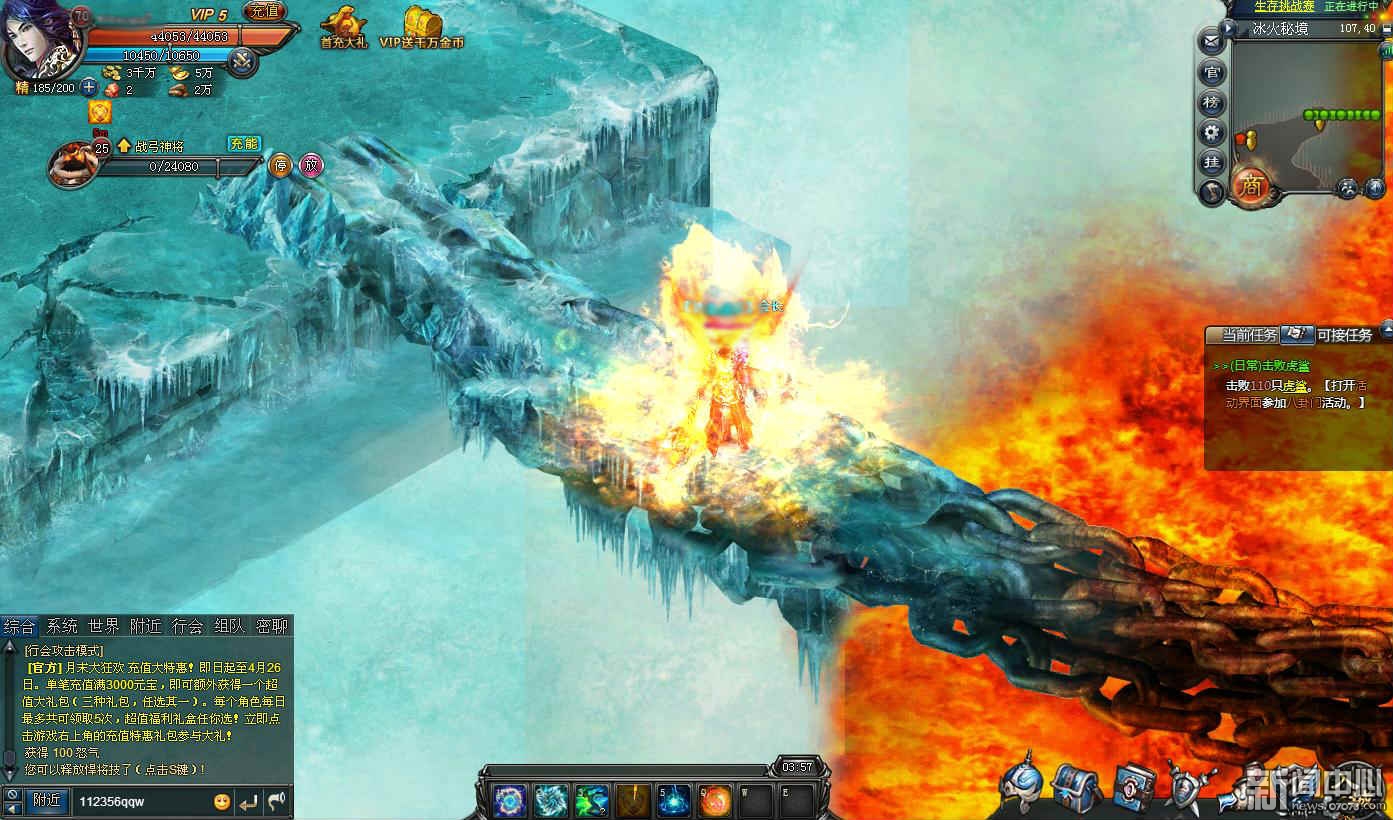Open the 商 shop button

tap(1249, 186)
